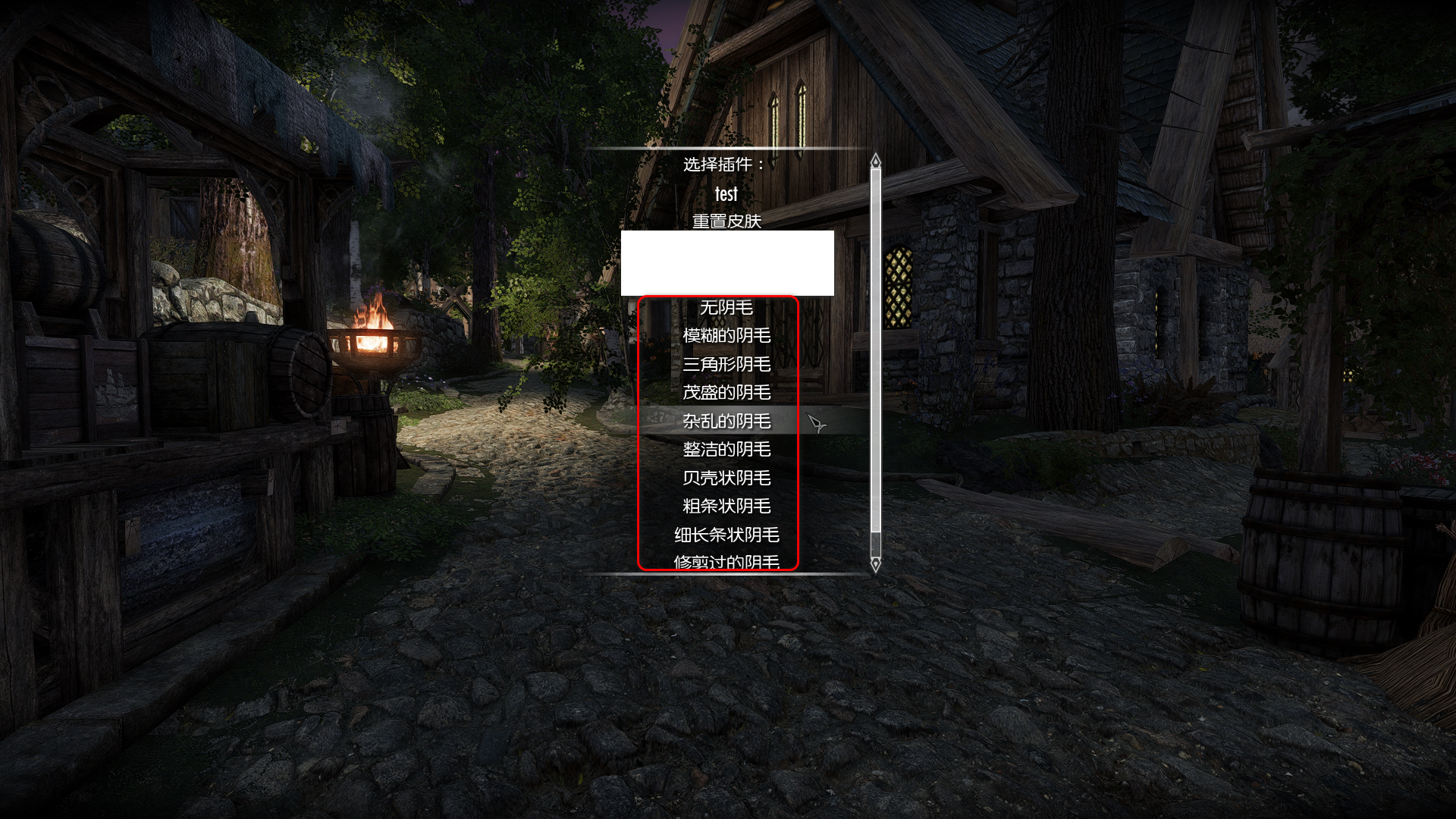Choose the 重置皮肤 option

726,221
